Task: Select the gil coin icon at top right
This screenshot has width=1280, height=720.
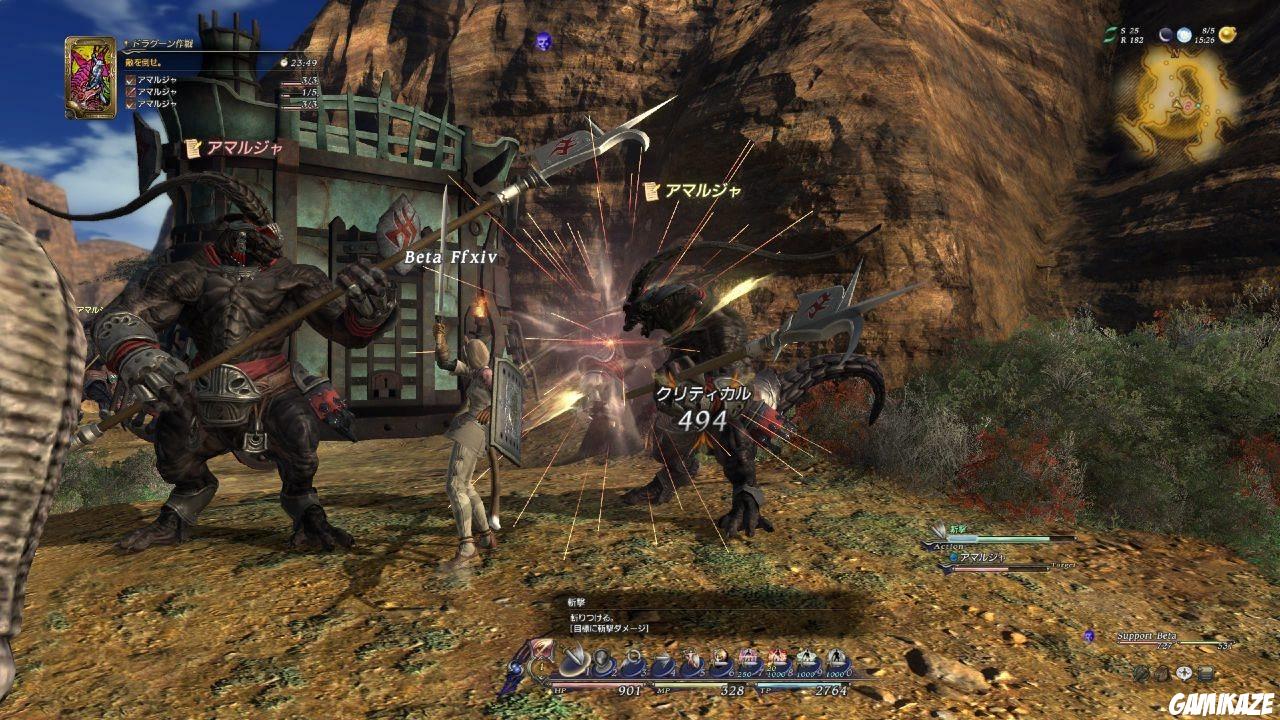Action: pyautogui.click(x=1228, y=34)
